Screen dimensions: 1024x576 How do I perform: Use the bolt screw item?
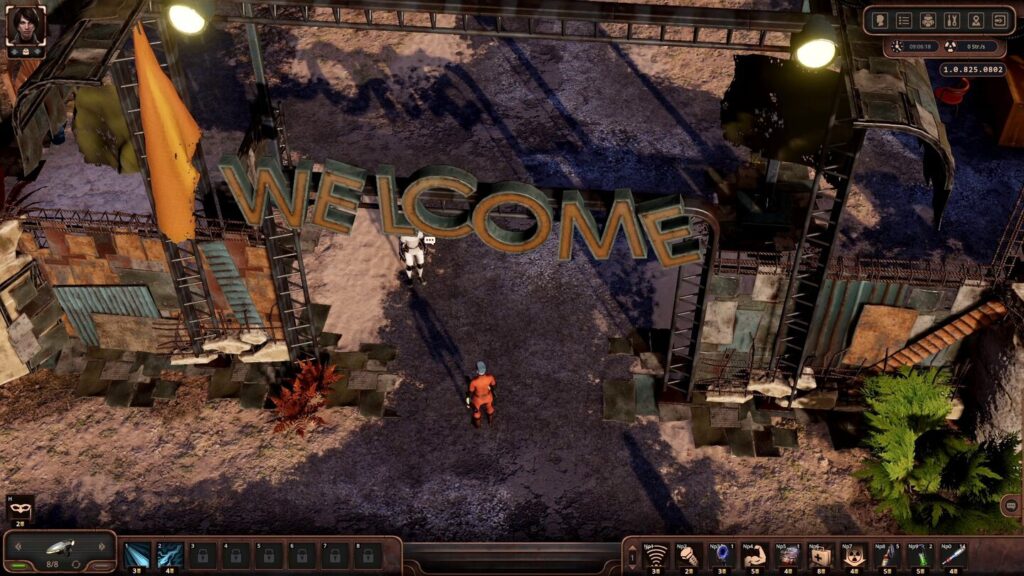688,554
